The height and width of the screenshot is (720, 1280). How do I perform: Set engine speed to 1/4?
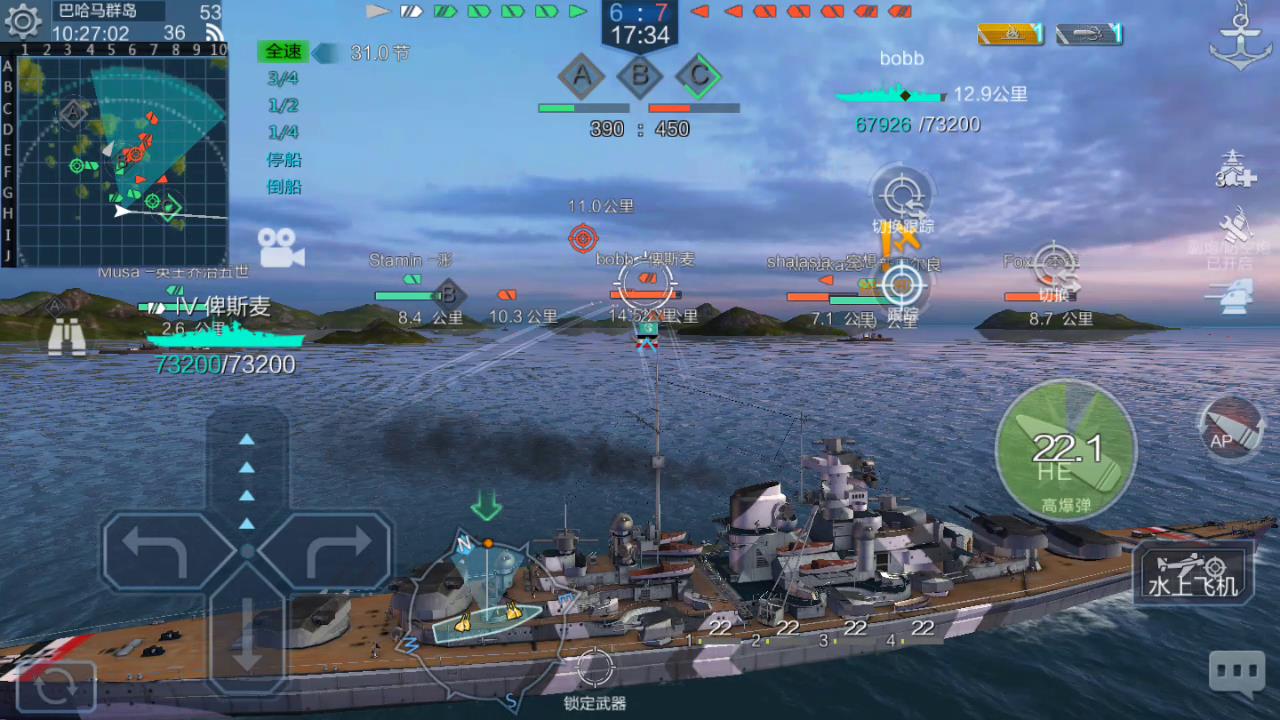tap(283, 132)
